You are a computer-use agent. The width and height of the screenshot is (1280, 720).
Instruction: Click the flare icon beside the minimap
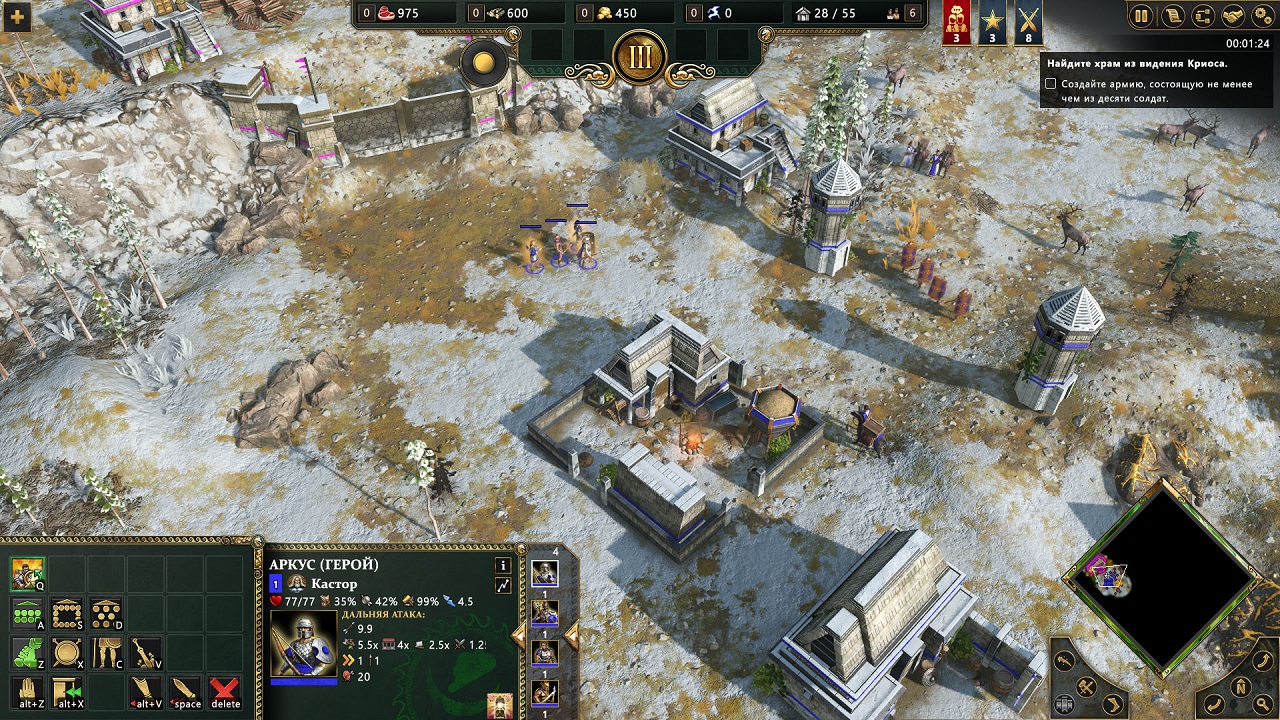(1064, 661)
